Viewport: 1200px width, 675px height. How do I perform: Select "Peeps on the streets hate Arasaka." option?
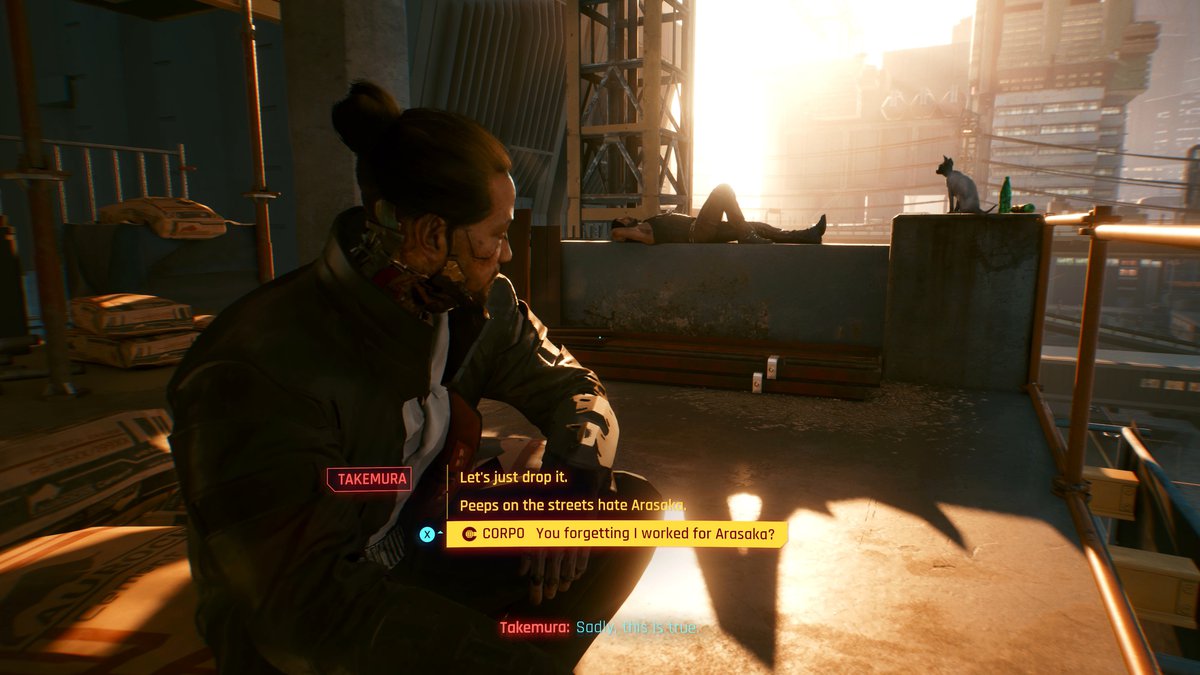pyautogui.click(x=572, y=506)
